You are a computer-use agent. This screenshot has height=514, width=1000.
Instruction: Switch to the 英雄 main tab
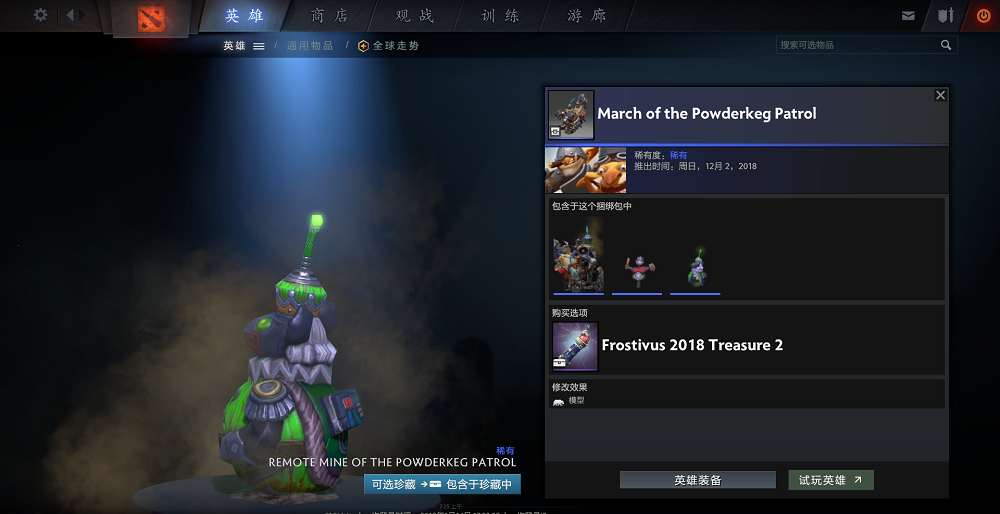[x=244, y=16]
